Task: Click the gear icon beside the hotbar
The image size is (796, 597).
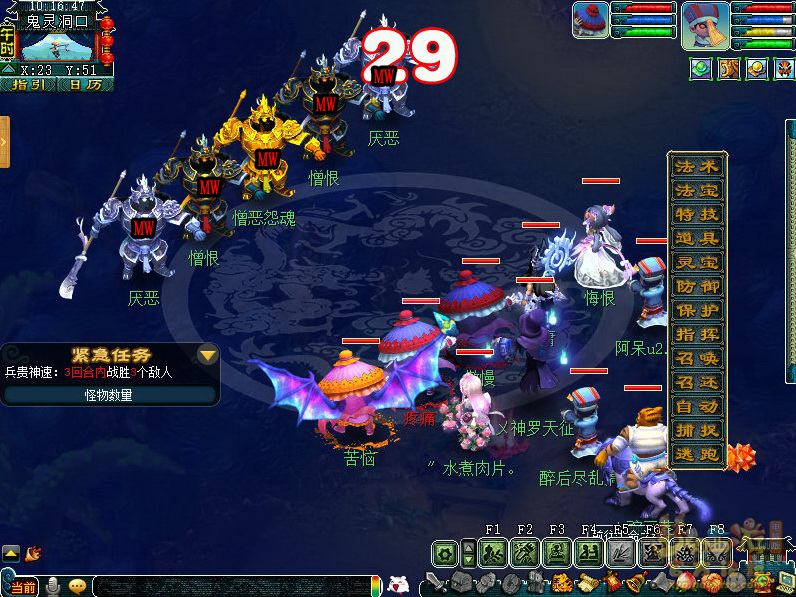Action: (445, 552)
